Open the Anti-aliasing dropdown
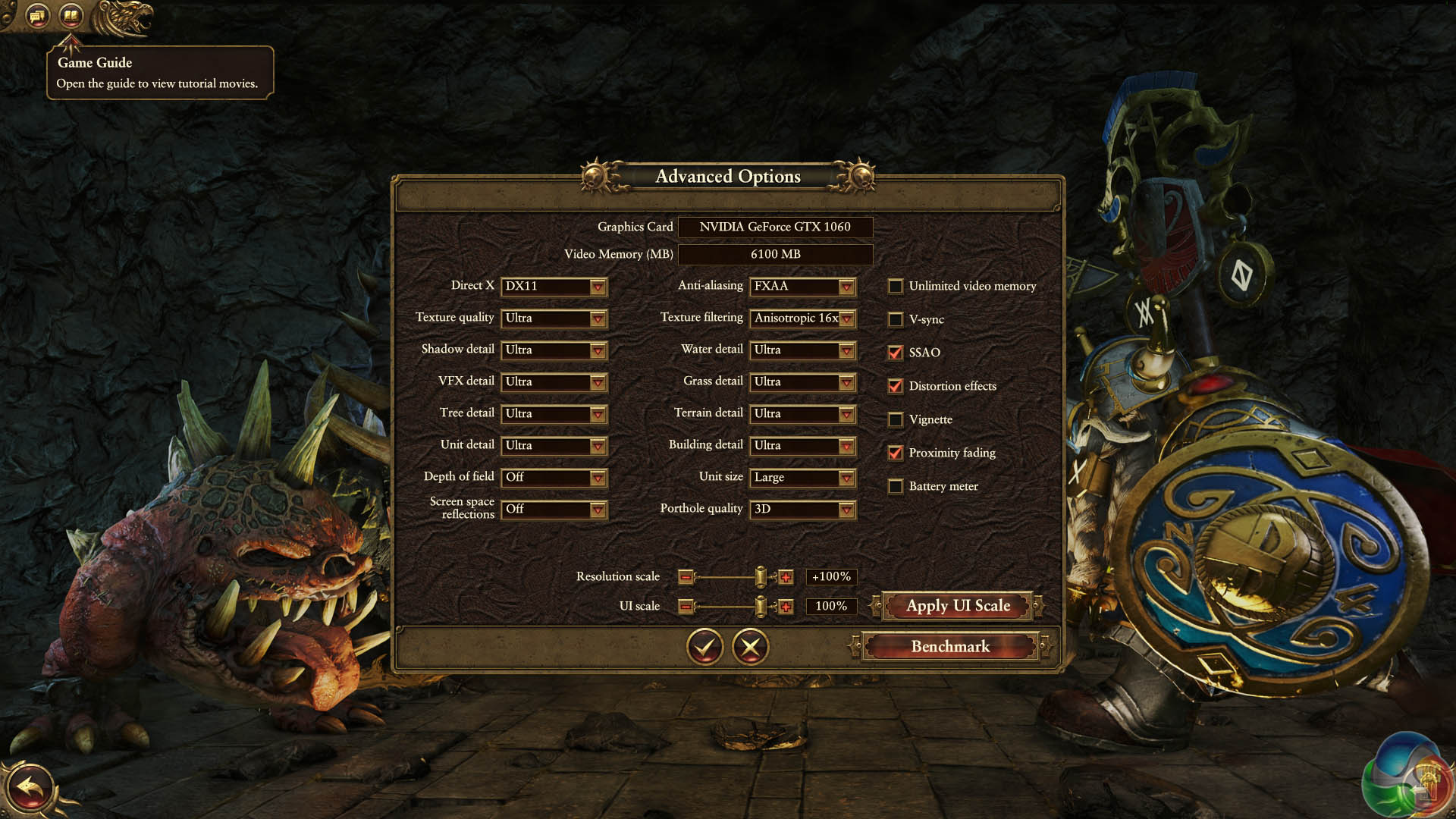 click(803, 287)
